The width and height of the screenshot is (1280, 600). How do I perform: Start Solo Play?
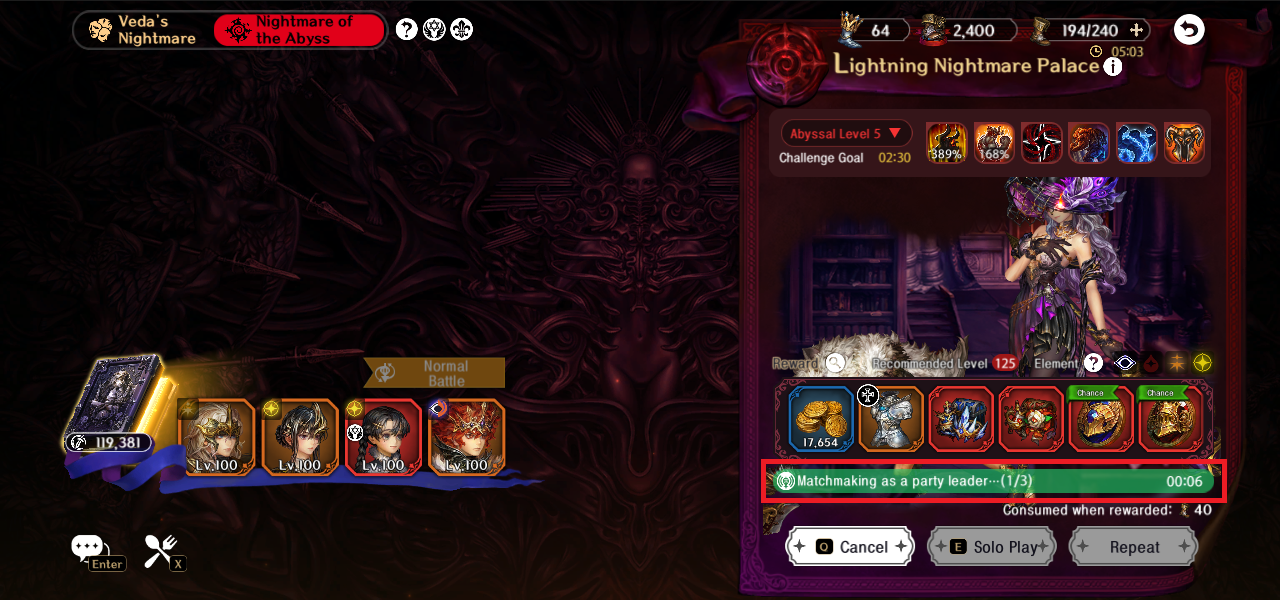(992, 547)
